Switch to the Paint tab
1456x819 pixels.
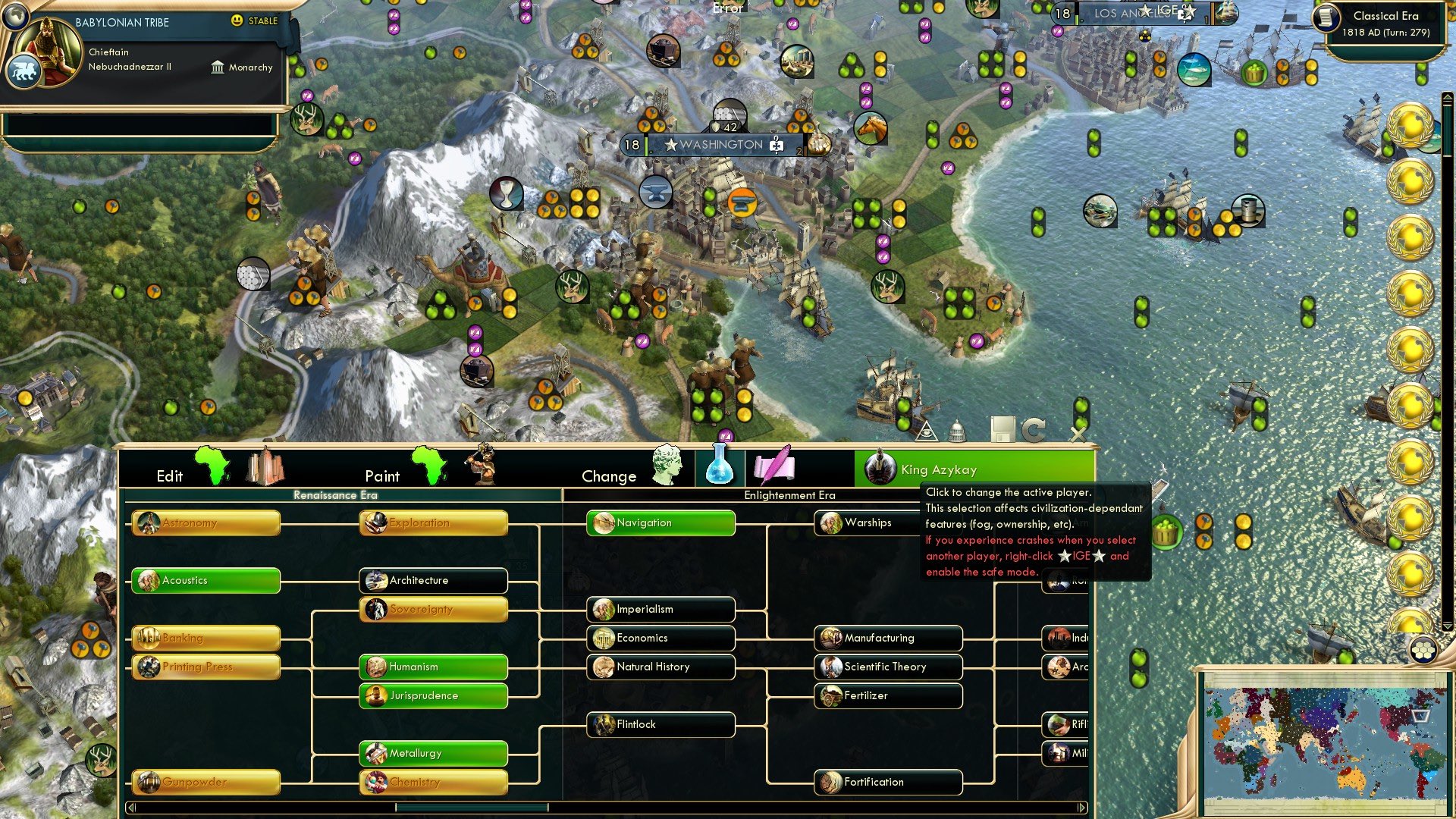(383, 475)
